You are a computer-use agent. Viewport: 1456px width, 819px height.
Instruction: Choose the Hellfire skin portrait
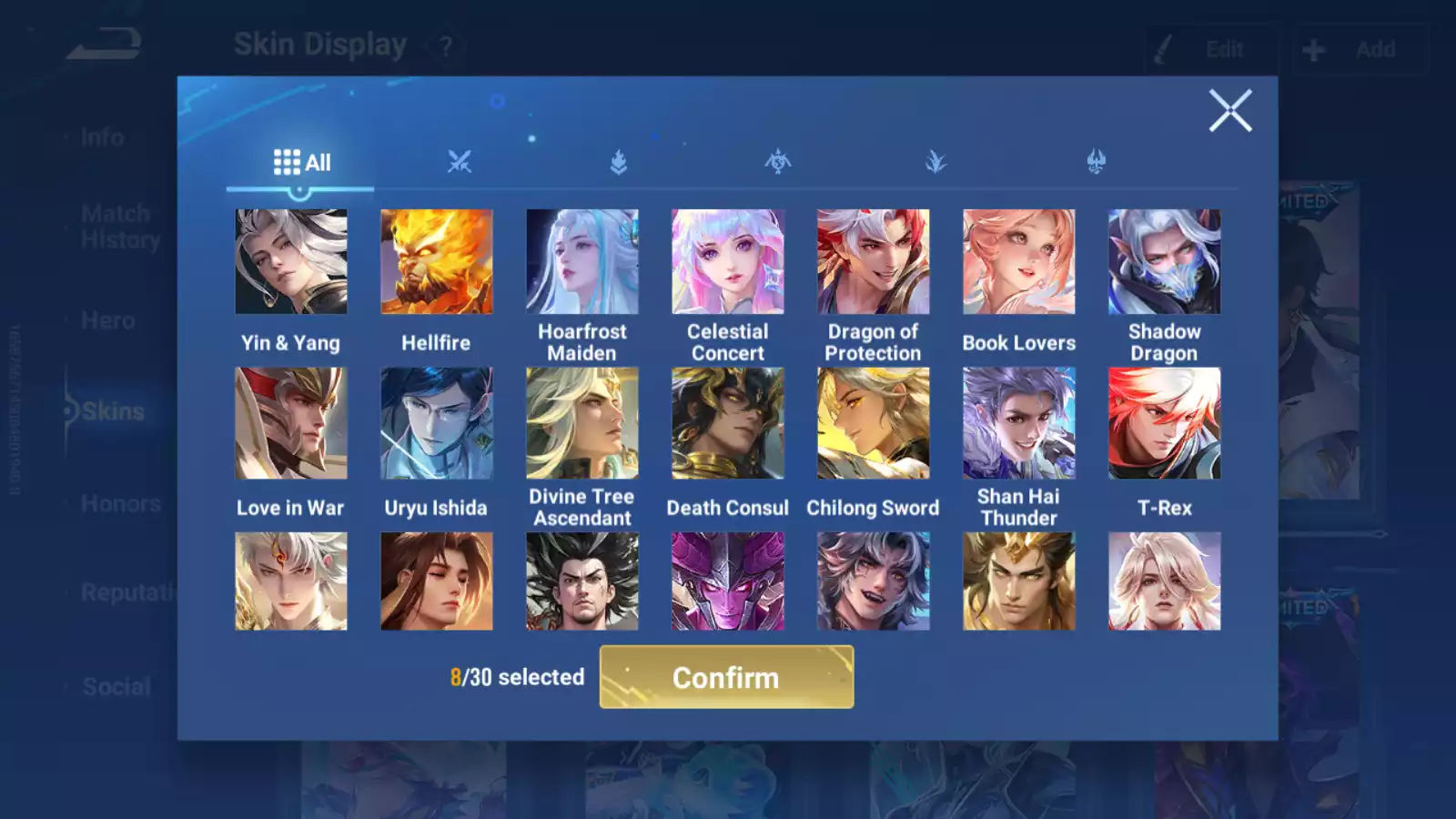(x=437, y=262)
